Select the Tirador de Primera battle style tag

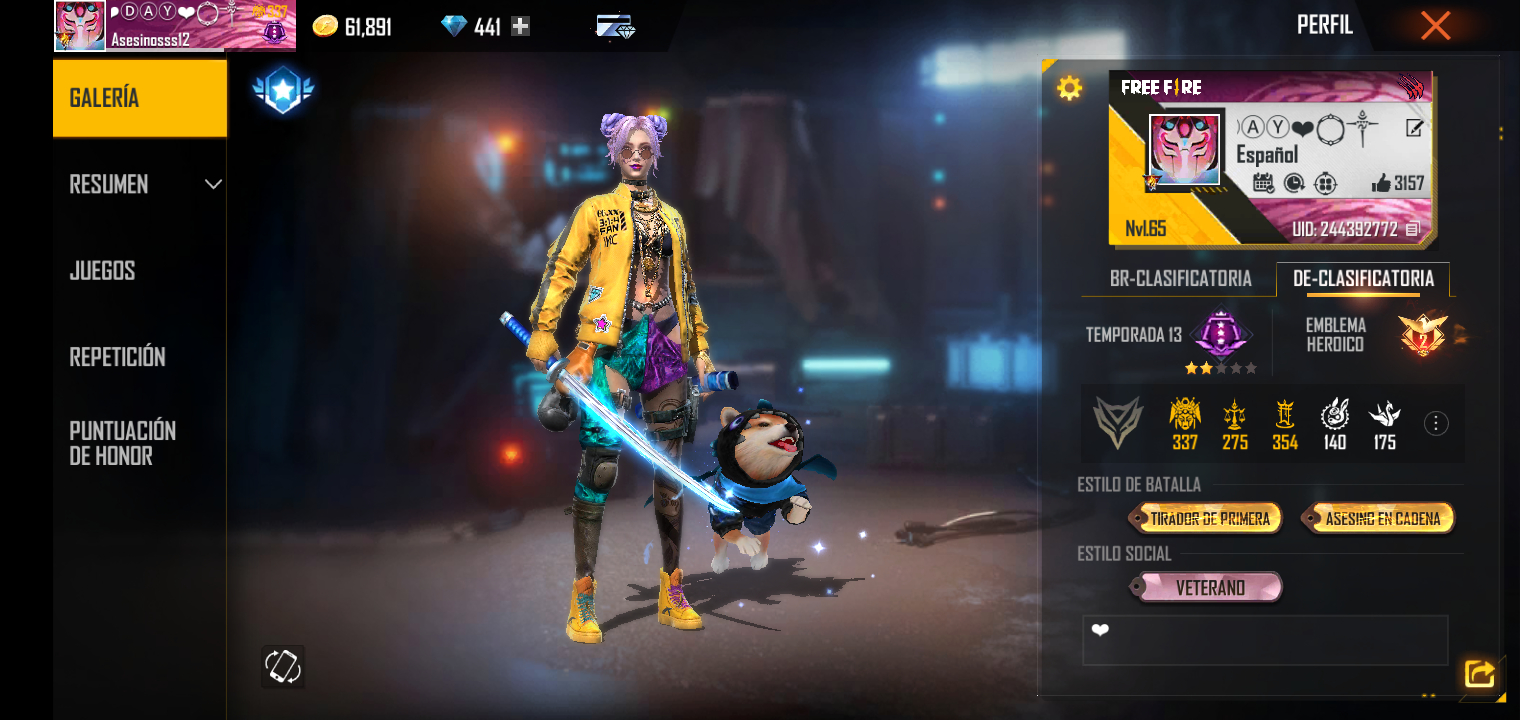coord(1208,518)
